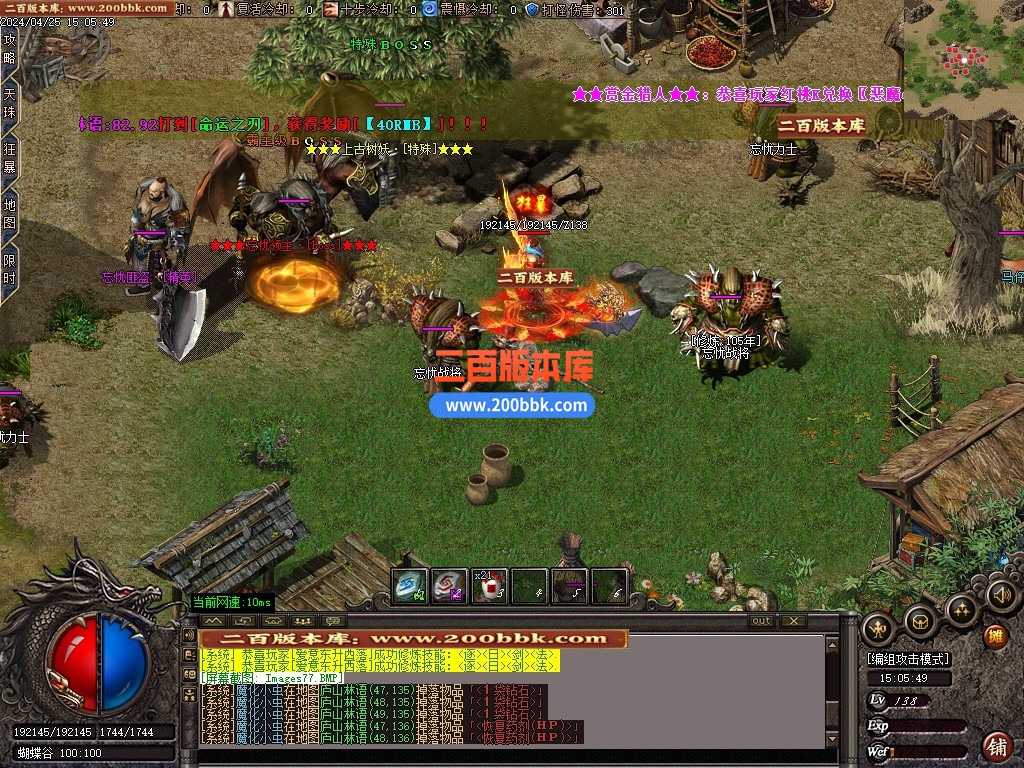Screen dimensions: 1024x768
Task: Click the 200bbk.com banner in chat
Action: coord(414,638)
